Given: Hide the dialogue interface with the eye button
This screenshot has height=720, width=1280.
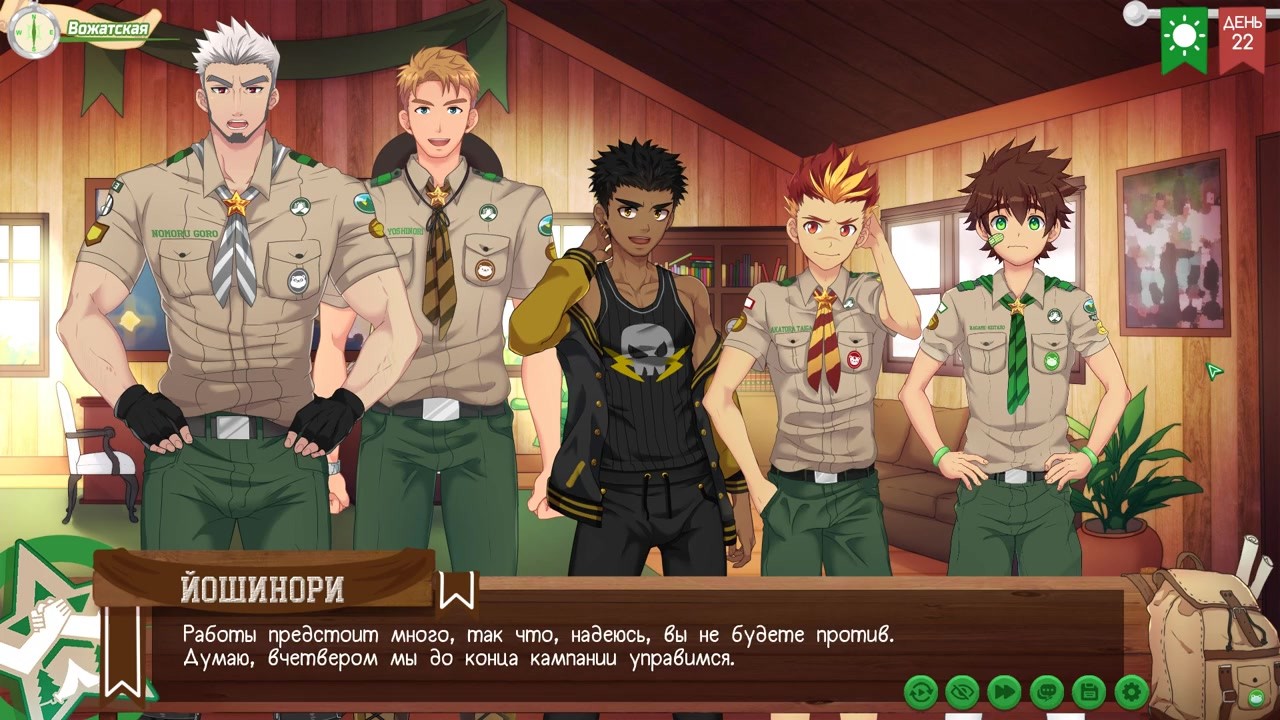Looking at the screenshot, I should 962,691.
